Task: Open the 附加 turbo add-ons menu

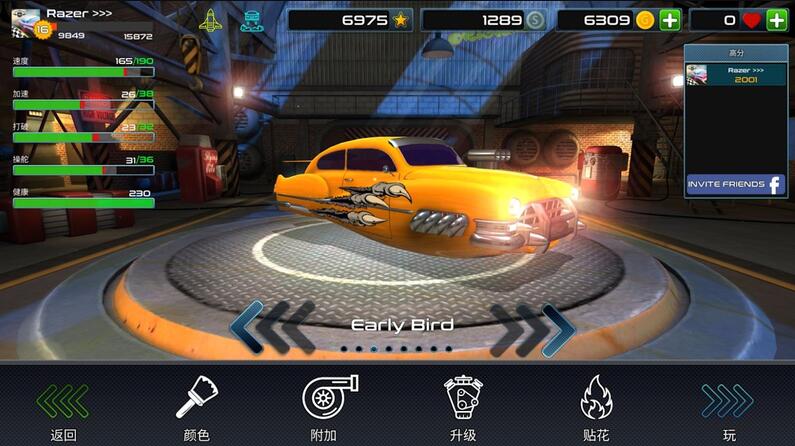Action: coord(329,408)
